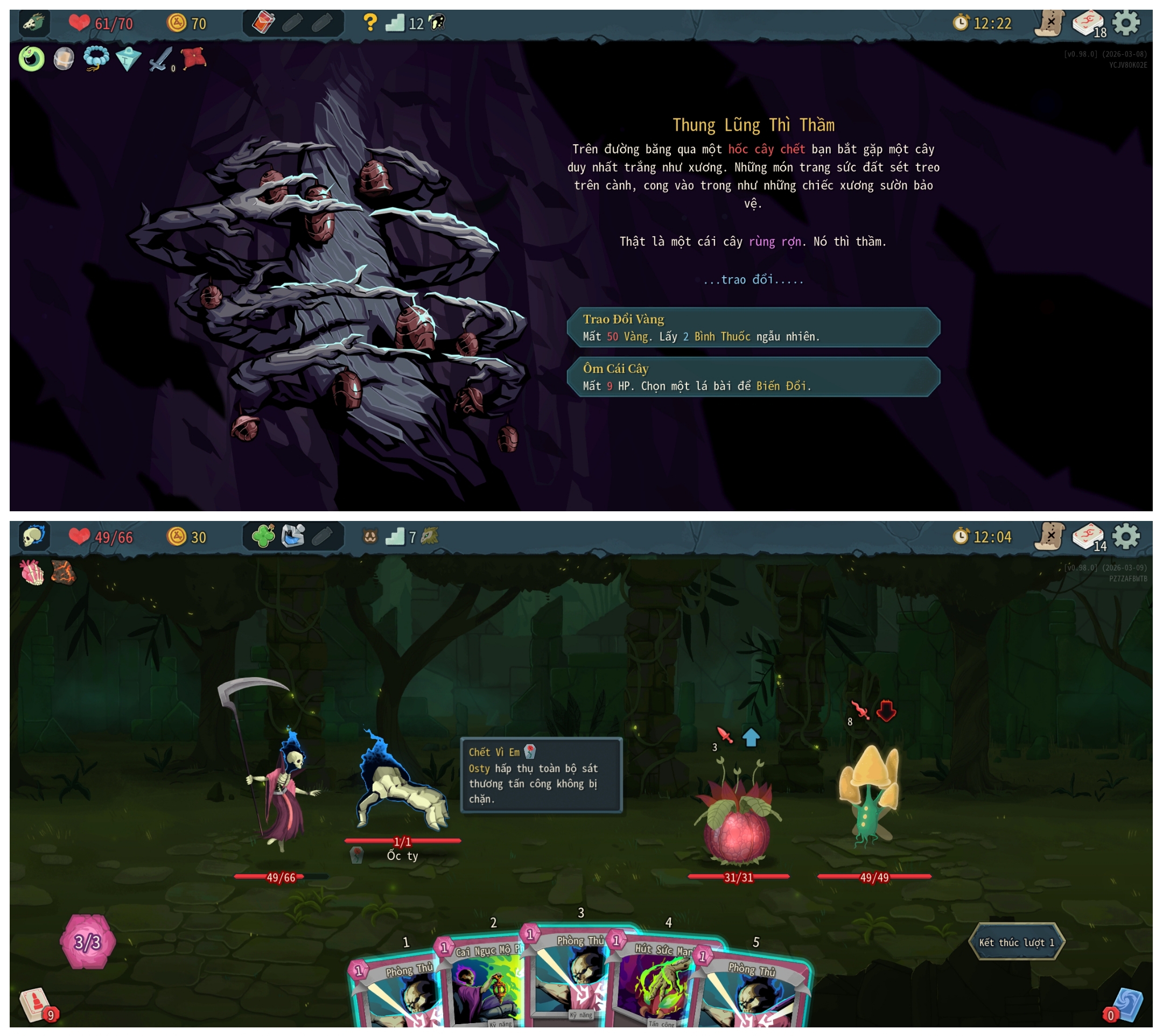Open settings gear beside the 18-card deck
1163x1036 pixels.
[1126, 23]
